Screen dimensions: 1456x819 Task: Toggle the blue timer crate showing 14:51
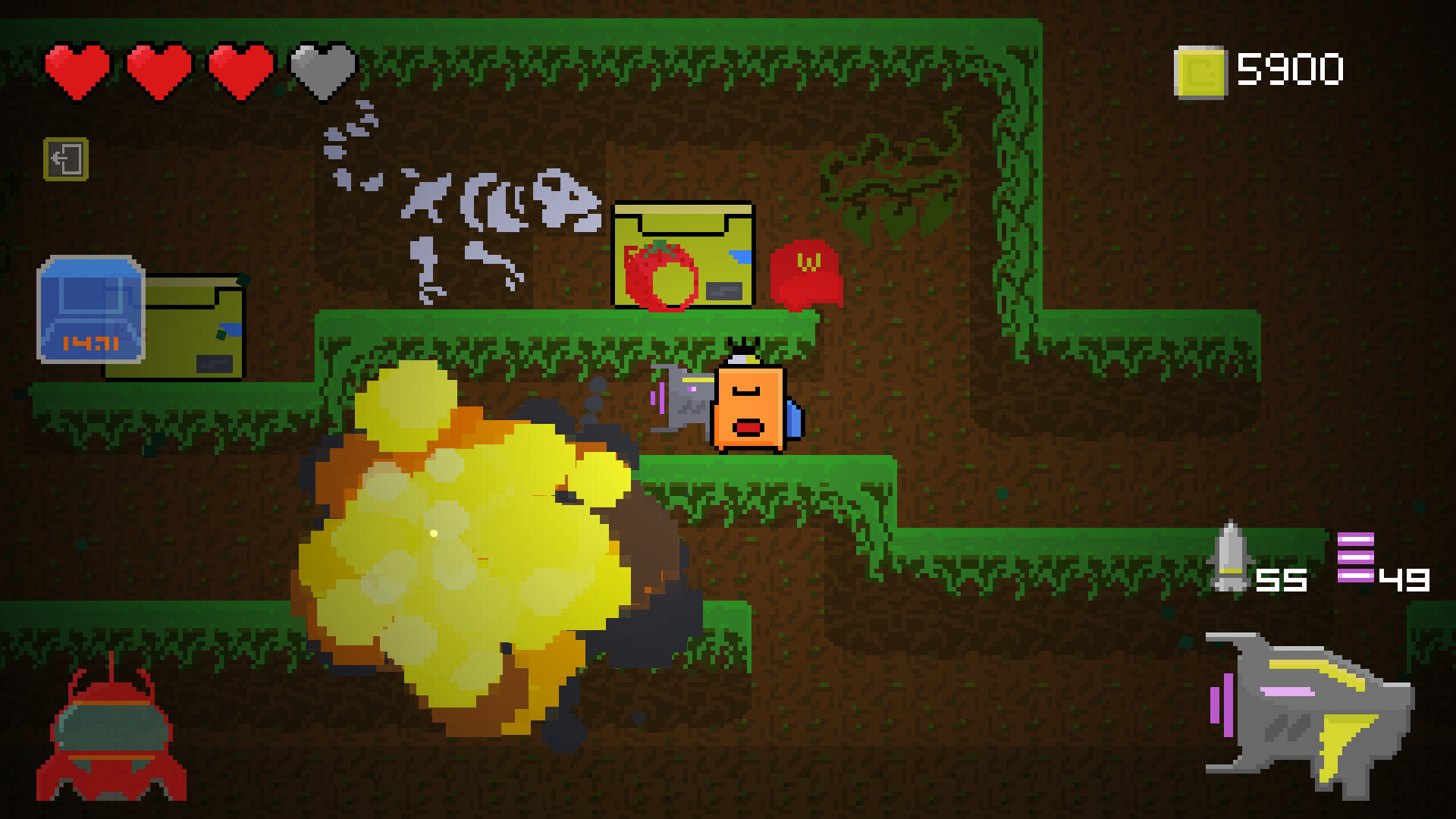(89, 307)
